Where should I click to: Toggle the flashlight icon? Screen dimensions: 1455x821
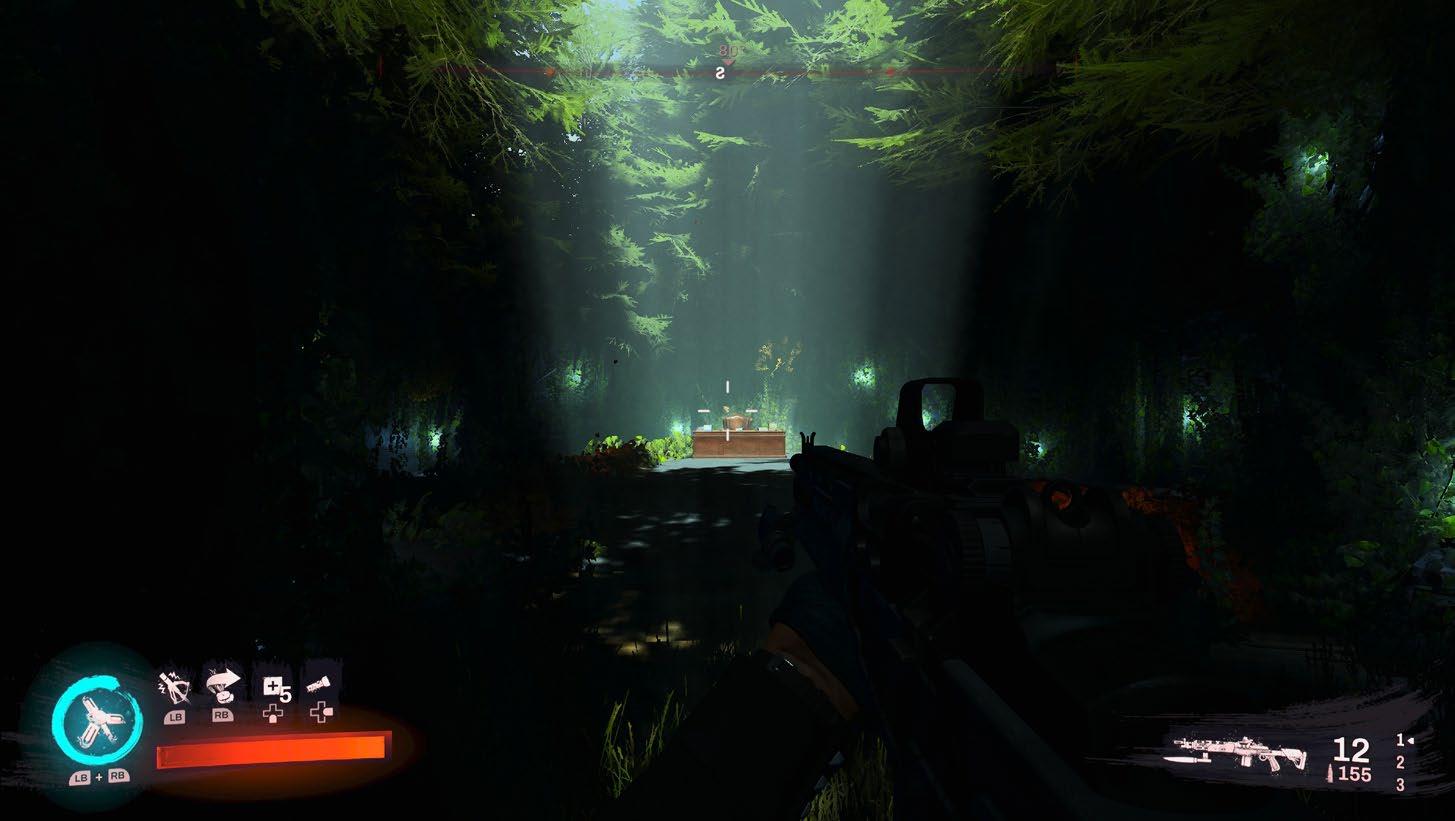320,684
